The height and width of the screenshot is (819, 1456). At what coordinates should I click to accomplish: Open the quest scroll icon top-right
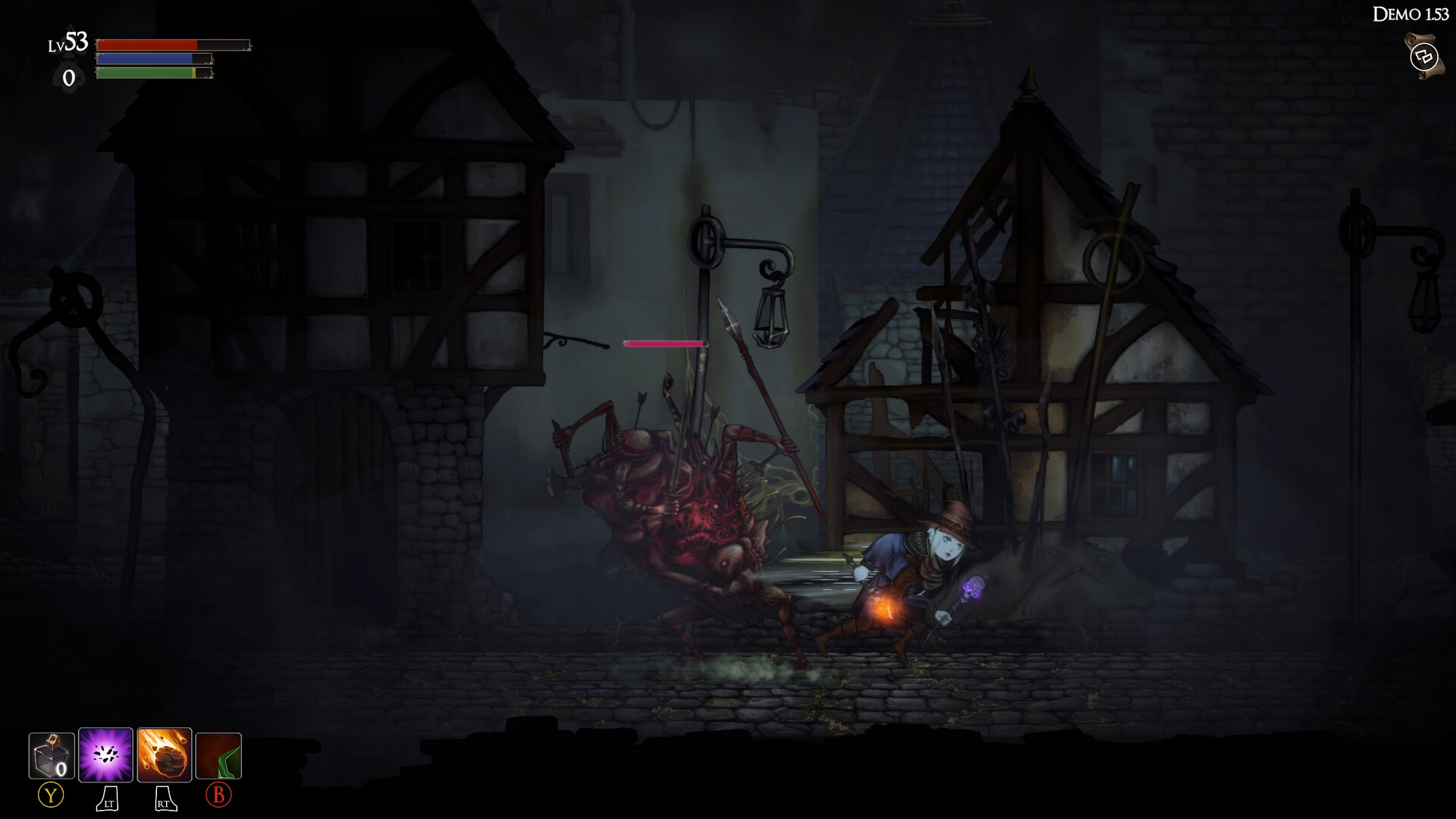point(1423,55)
